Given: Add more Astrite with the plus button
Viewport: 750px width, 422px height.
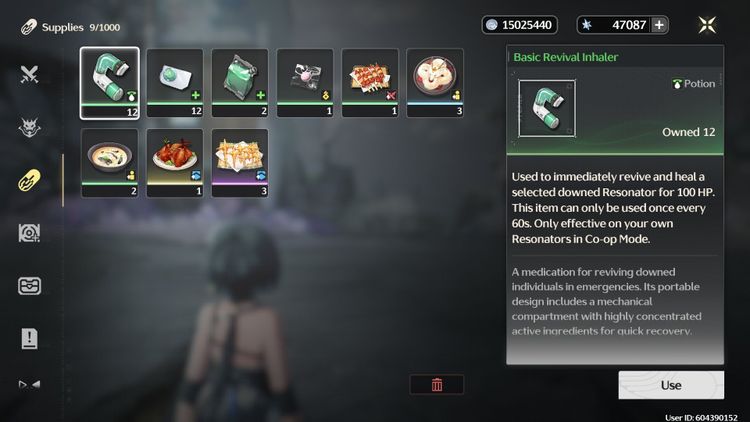Looking at the screenshot, I should point(659,25).
